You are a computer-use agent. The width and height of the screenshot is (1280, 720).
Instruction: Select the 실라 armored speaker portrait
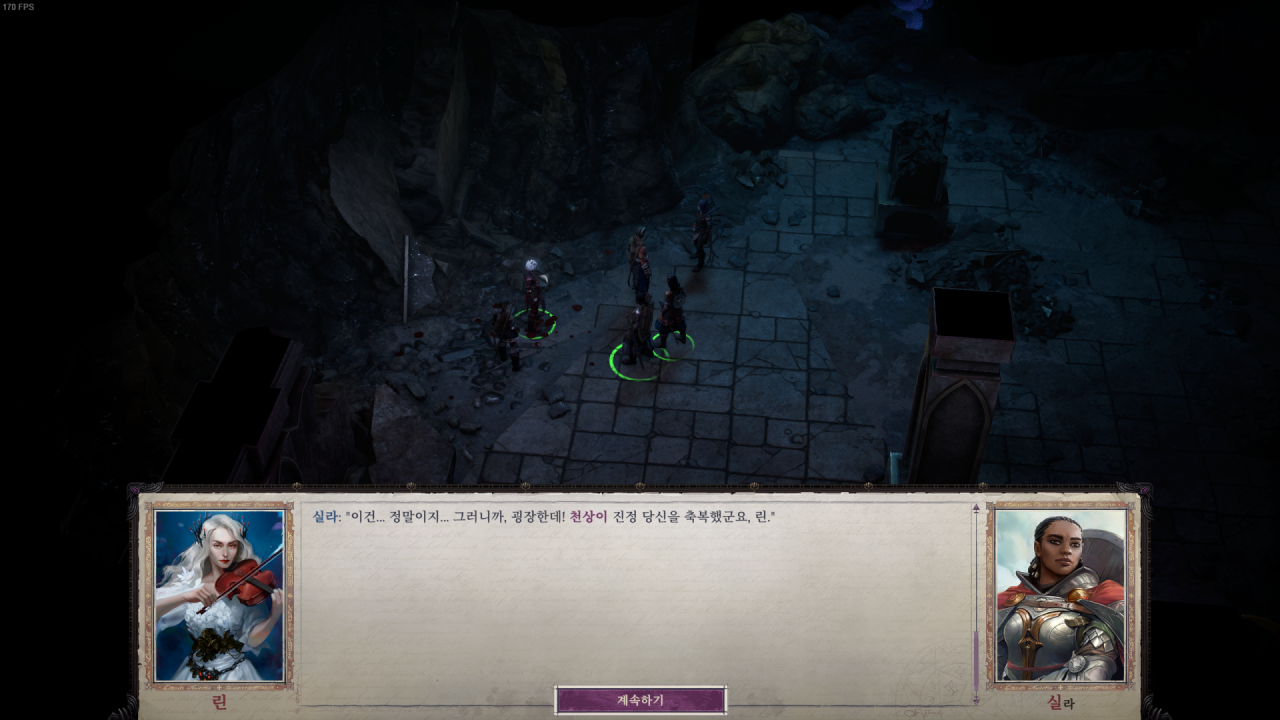tap(1060, 596)
